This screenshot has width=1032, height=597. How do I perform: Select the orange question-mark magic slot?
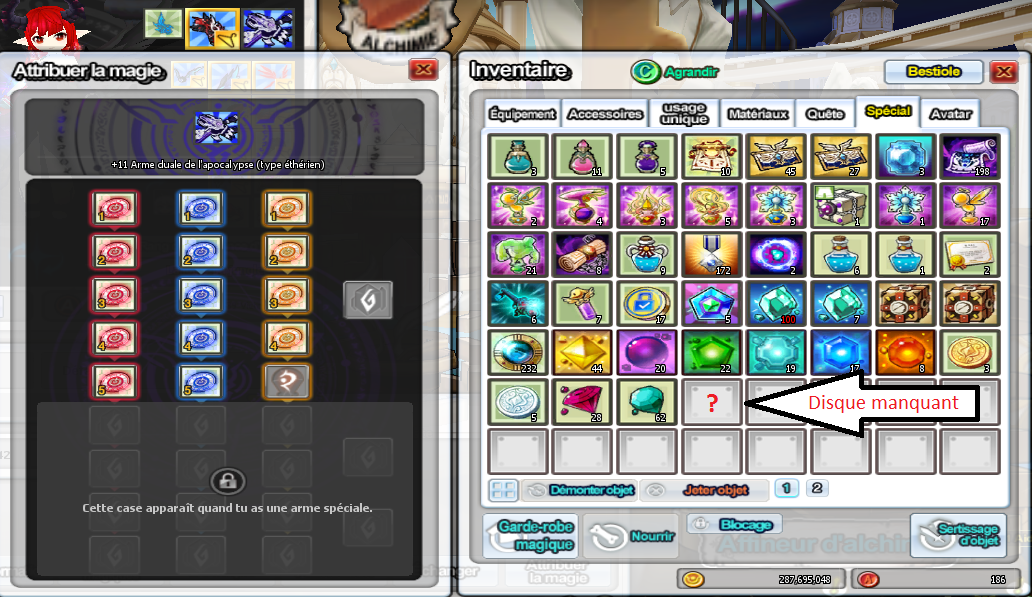coord(288,381)
